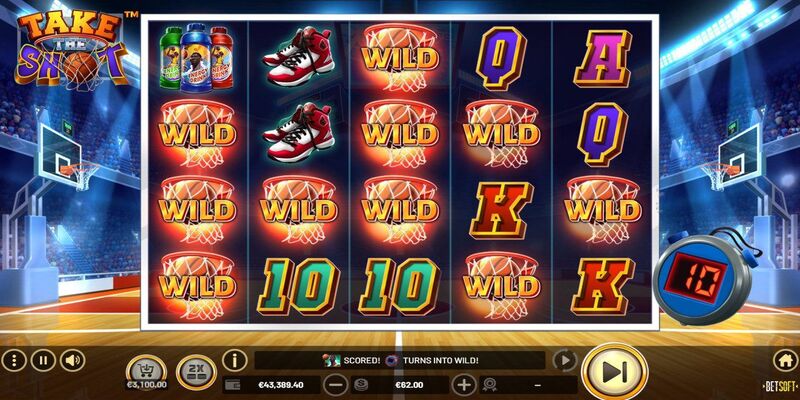800x400 pixels.
Task: Hit the large gold spin button
Action: 614,372
